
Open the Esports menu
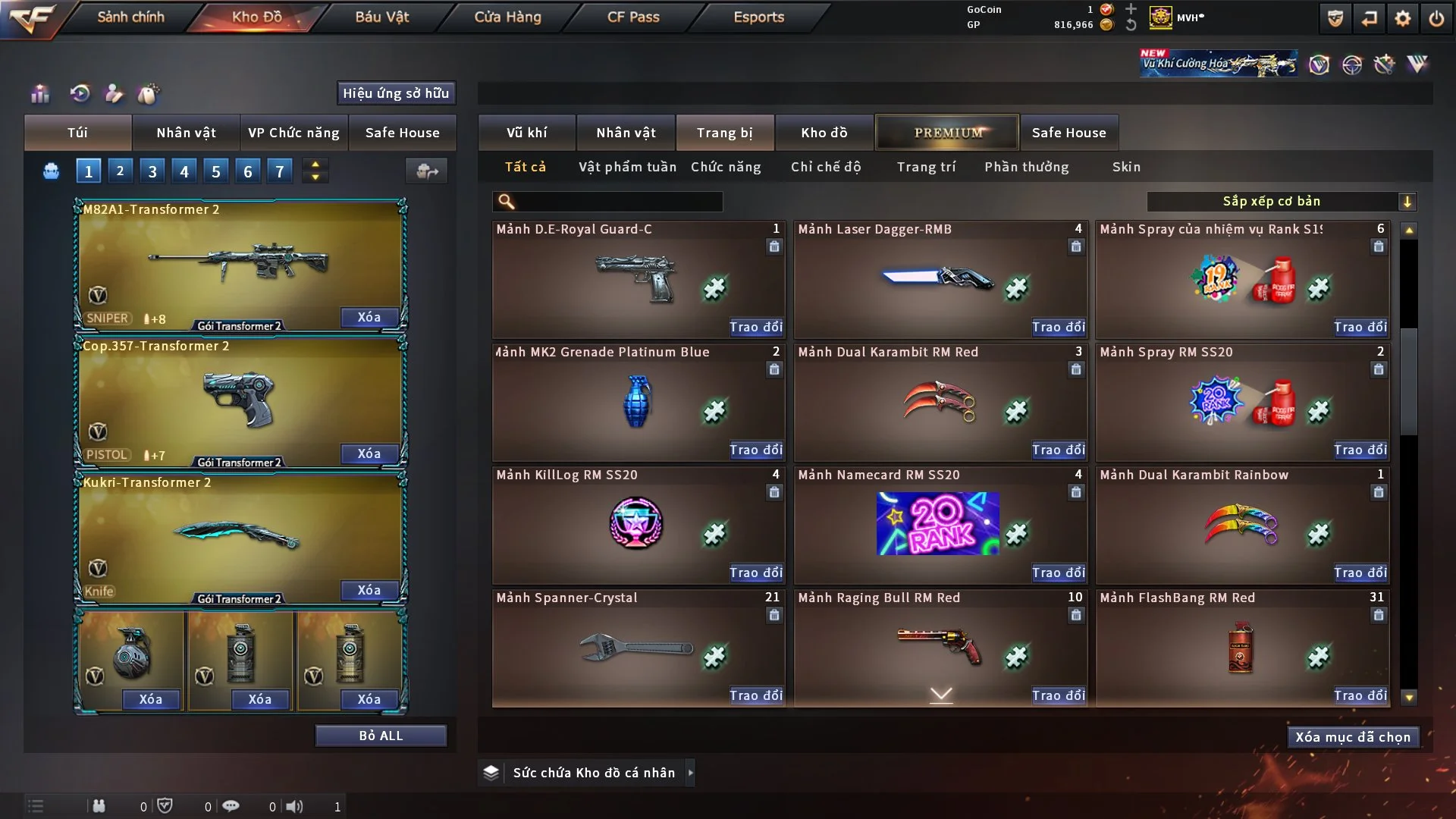pyautogui.click(x=758, y=17)
